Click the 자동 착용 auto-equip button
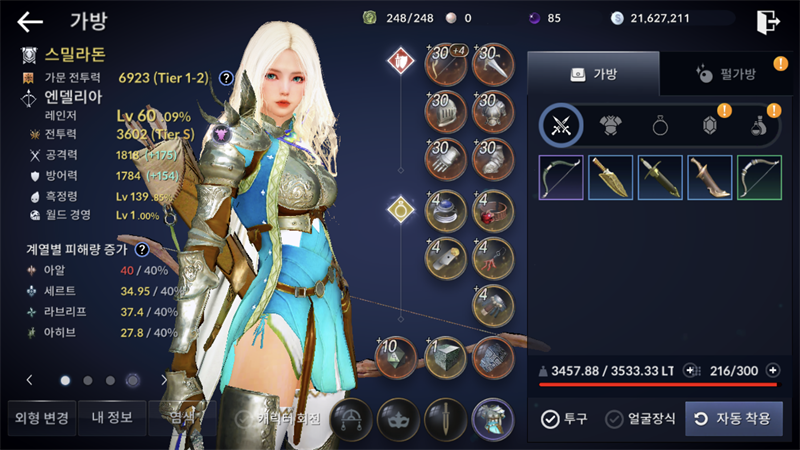Screen dimensions: 800x450 (733, 418)
